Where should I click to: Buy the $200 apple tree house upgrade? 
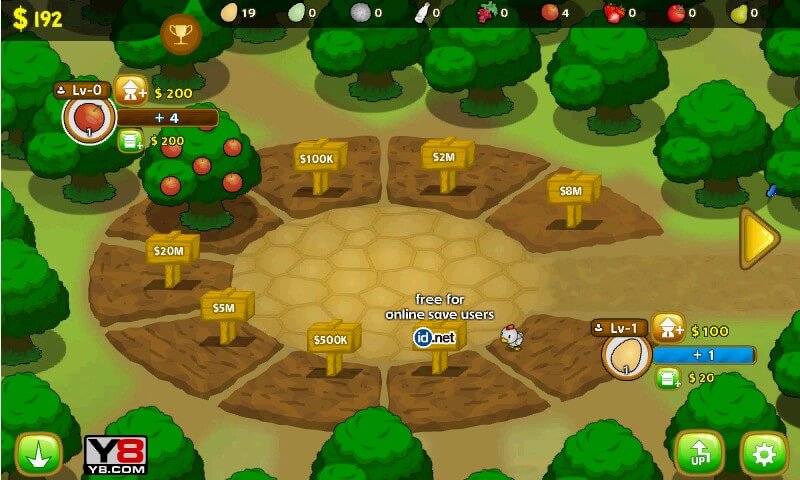[x=132, y=91]
